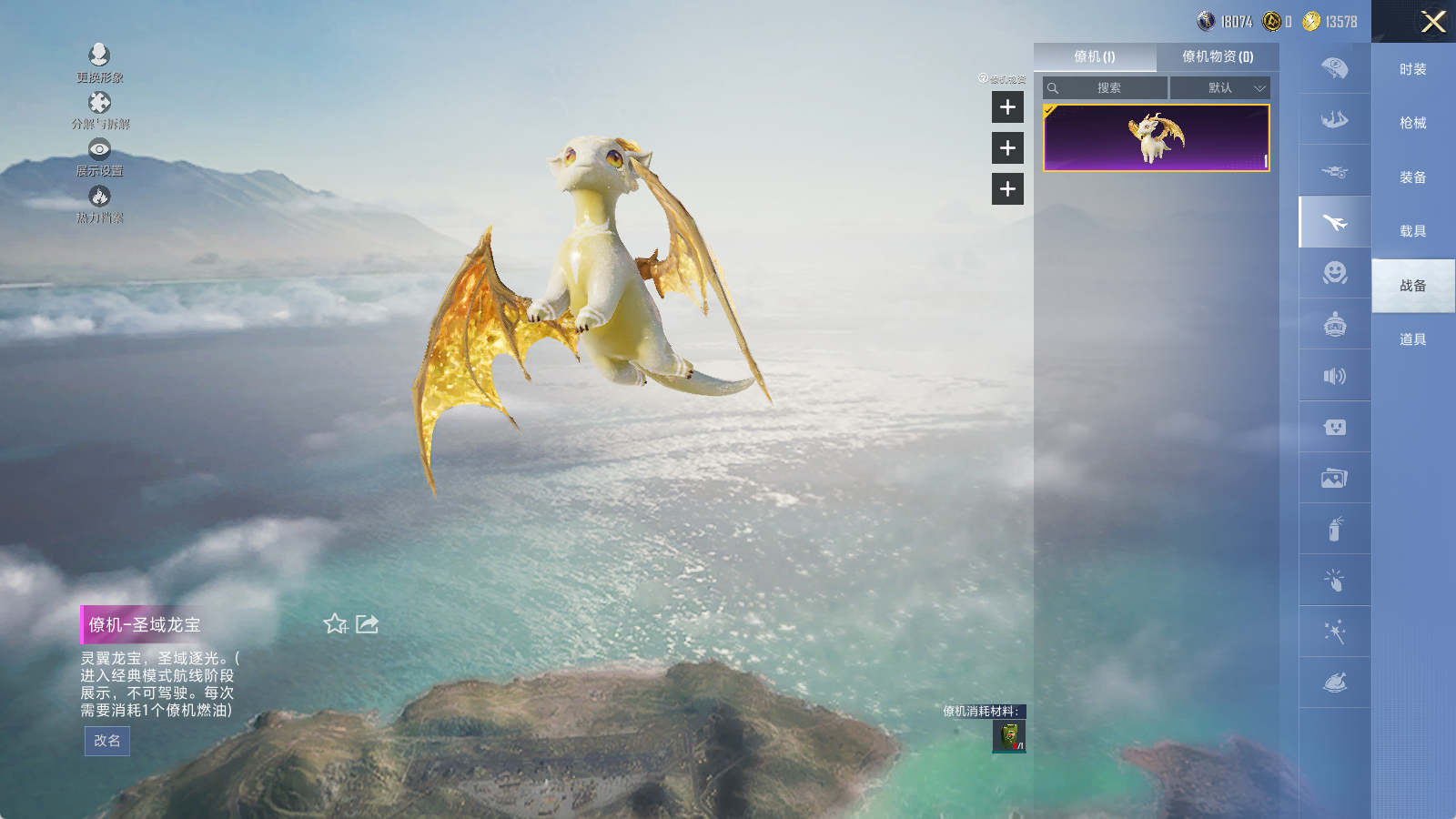1456x819 pixels.
Task: Open the 道具 category
Action: pos(1412,339)
